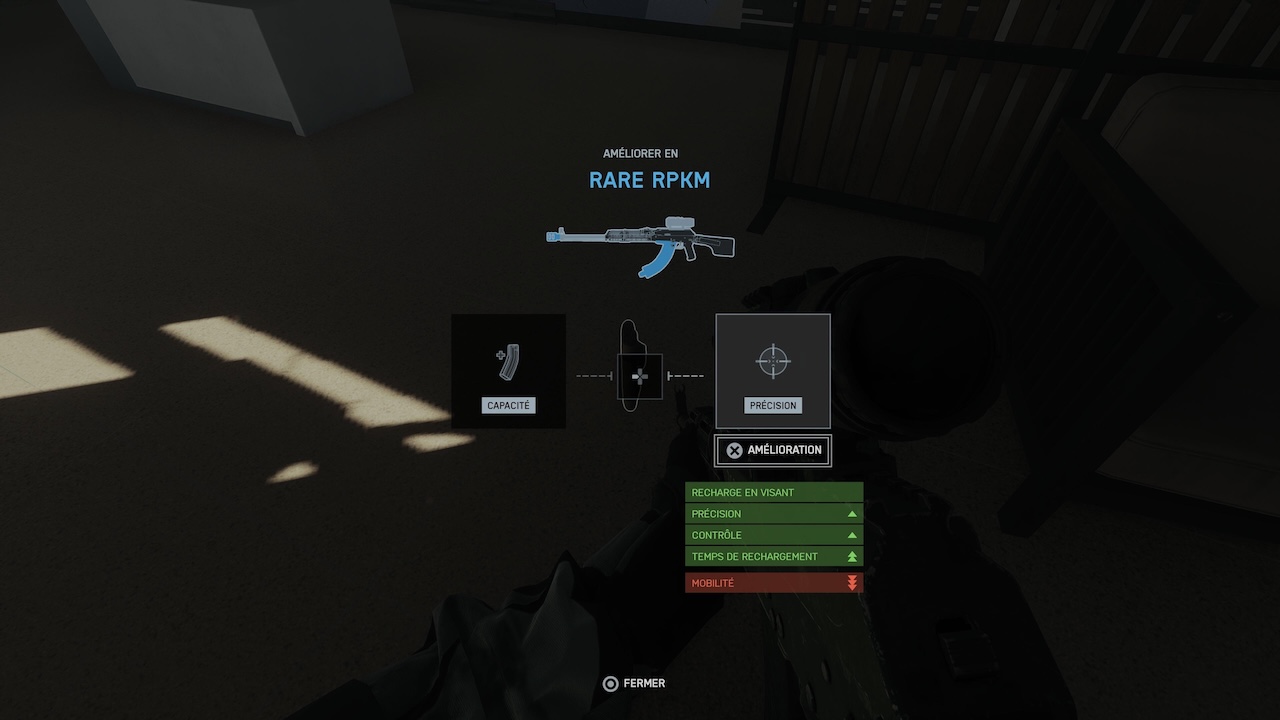Choose the Précision upgrade tile

(x=773, y=371)
